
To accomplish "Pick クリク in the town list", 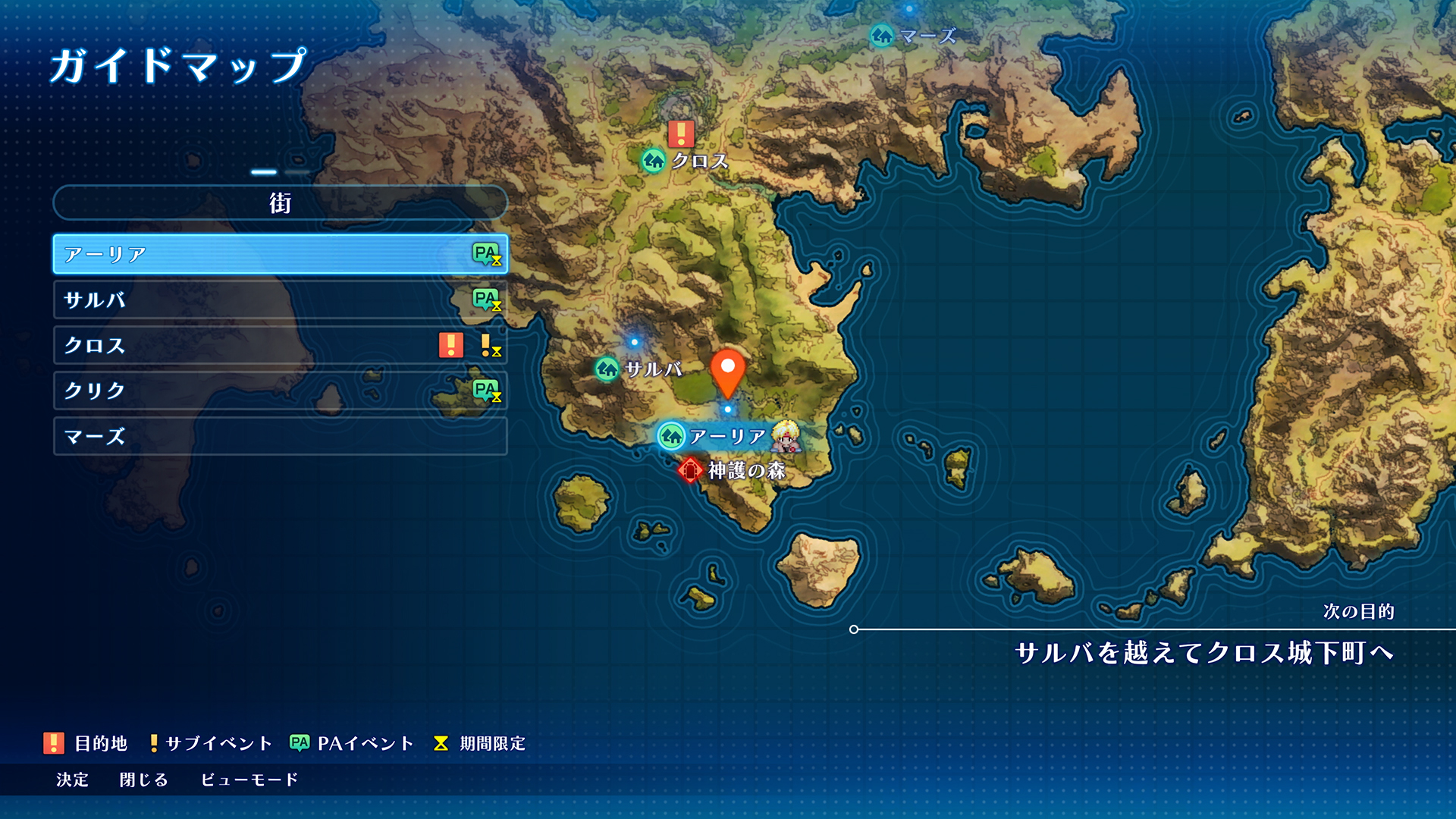I will pos(280,391).
